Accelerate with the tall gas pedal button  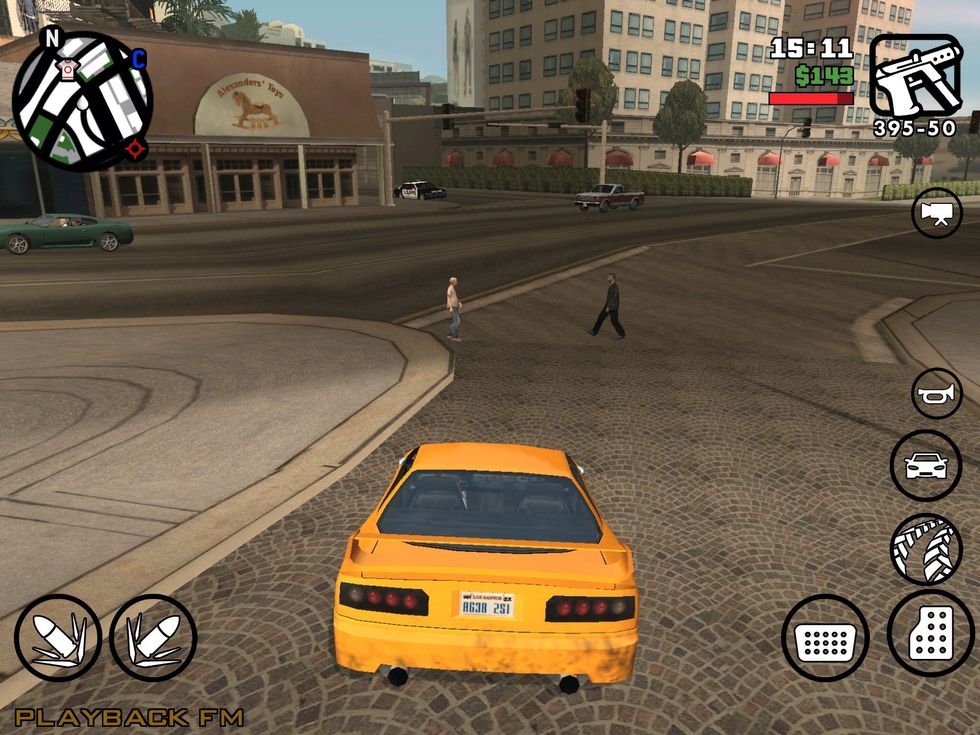930,633
